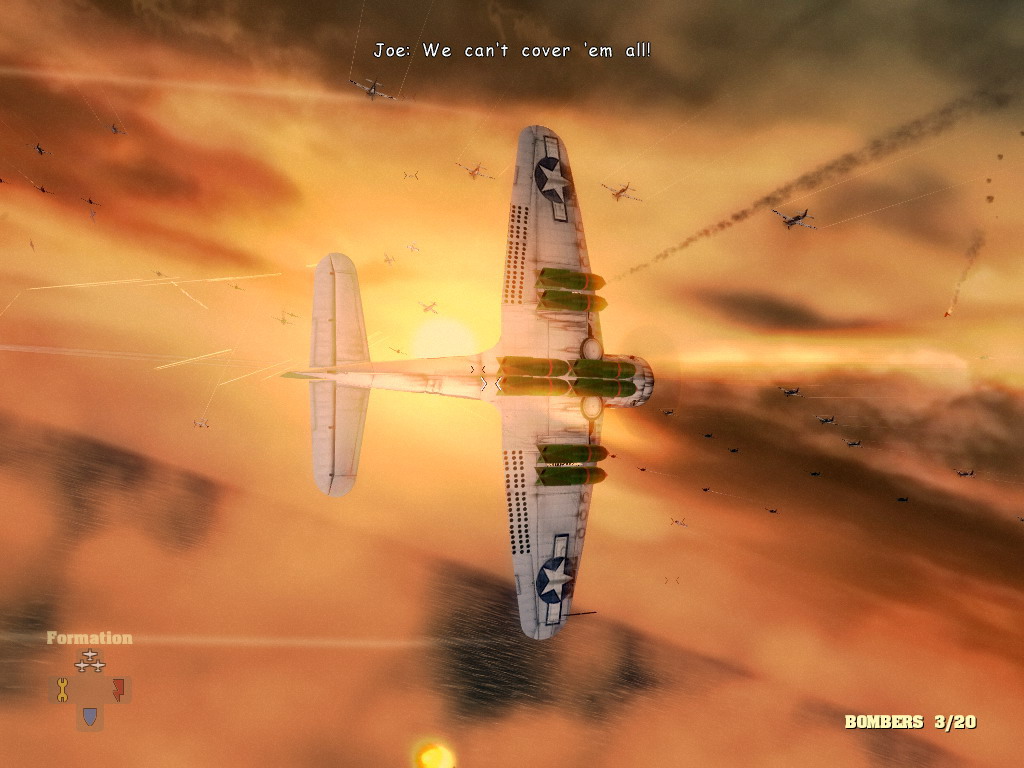1024x768 pixels.
Task: Choose the yellow wrench repair command
Action: 62,689
